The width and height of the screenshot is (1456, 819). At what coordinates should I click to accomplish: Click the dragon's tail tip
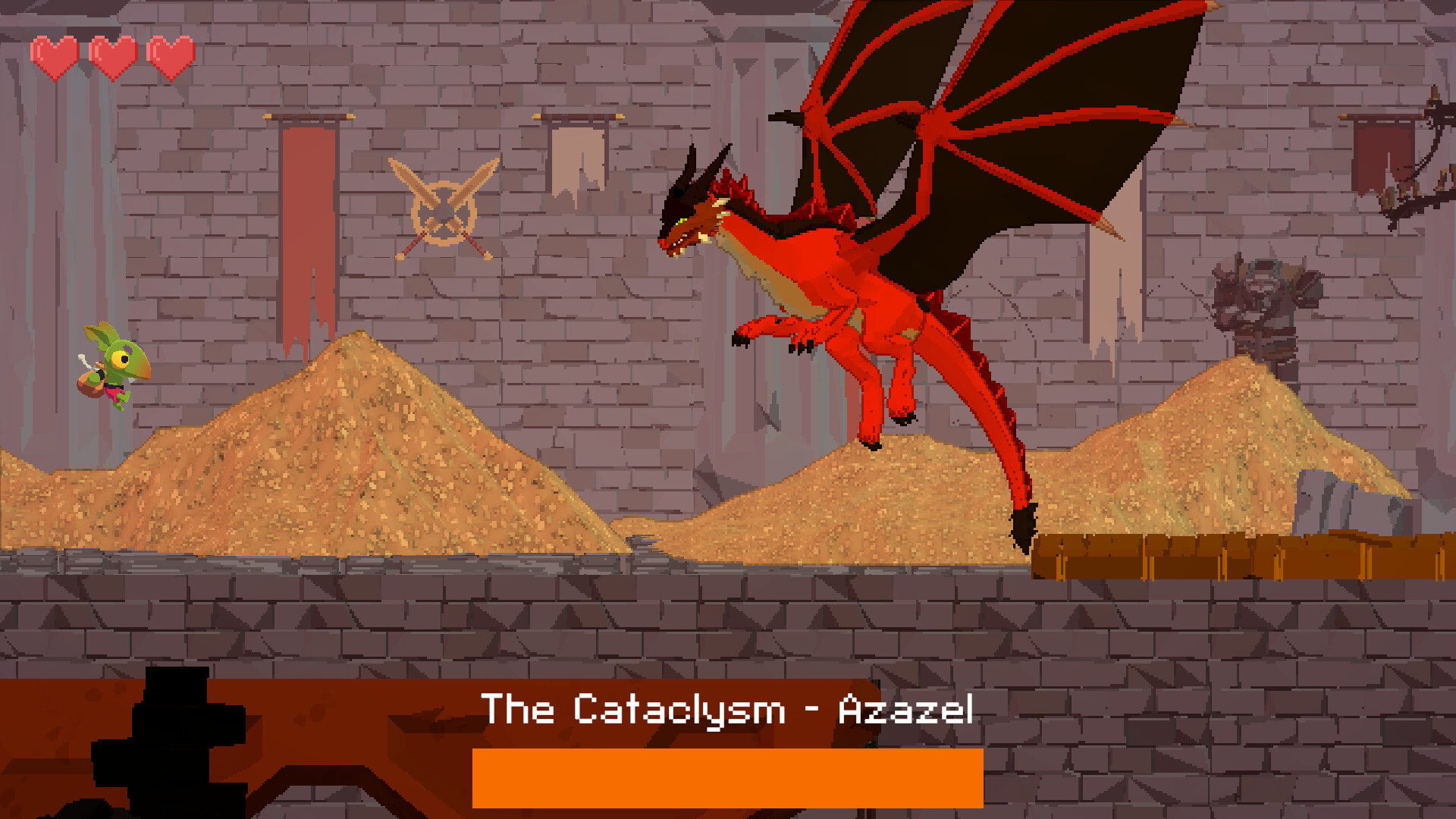pos(1024,523)
